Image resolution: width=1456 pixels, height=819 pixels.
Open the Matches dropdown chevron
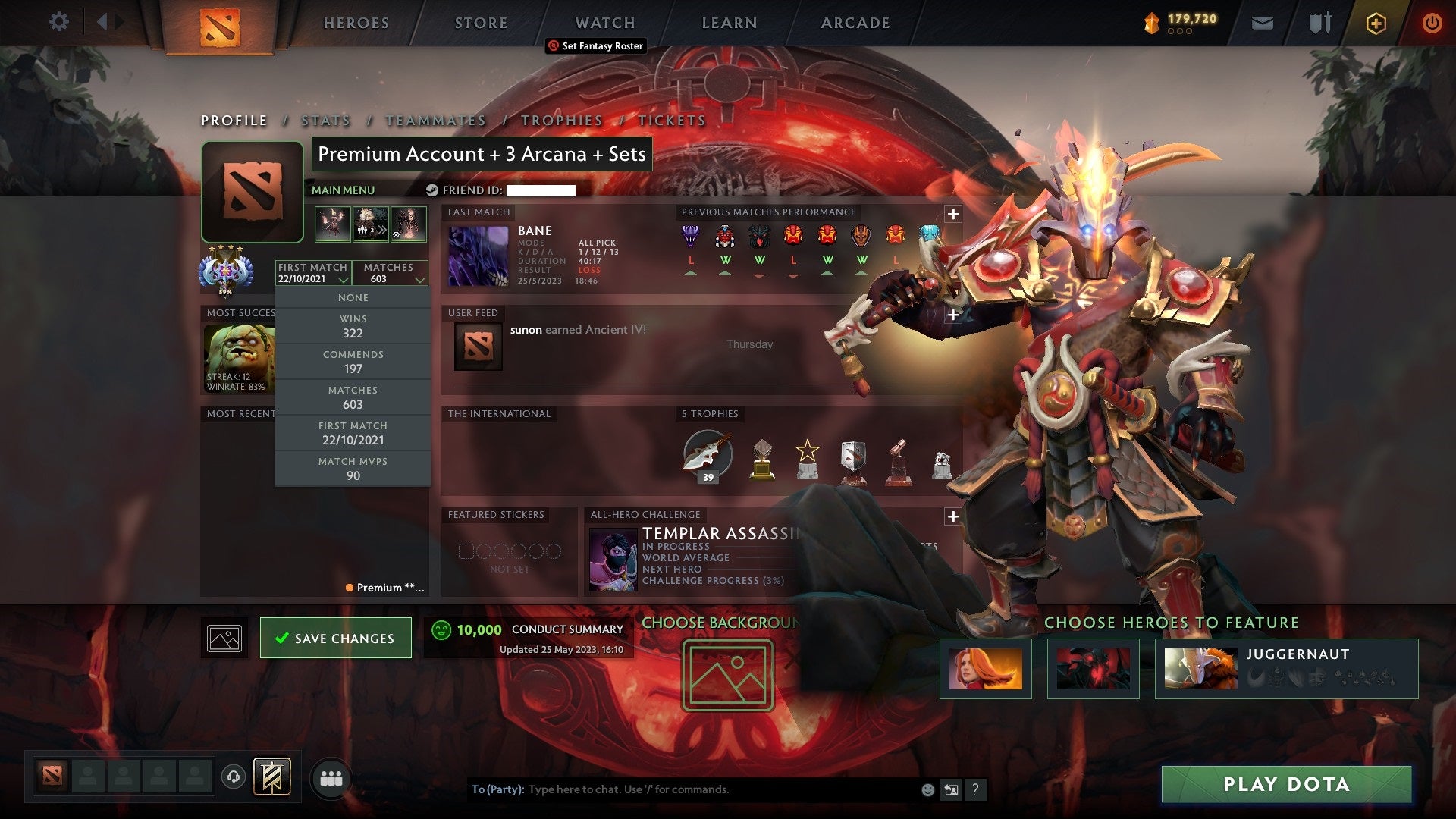[420, 278]
